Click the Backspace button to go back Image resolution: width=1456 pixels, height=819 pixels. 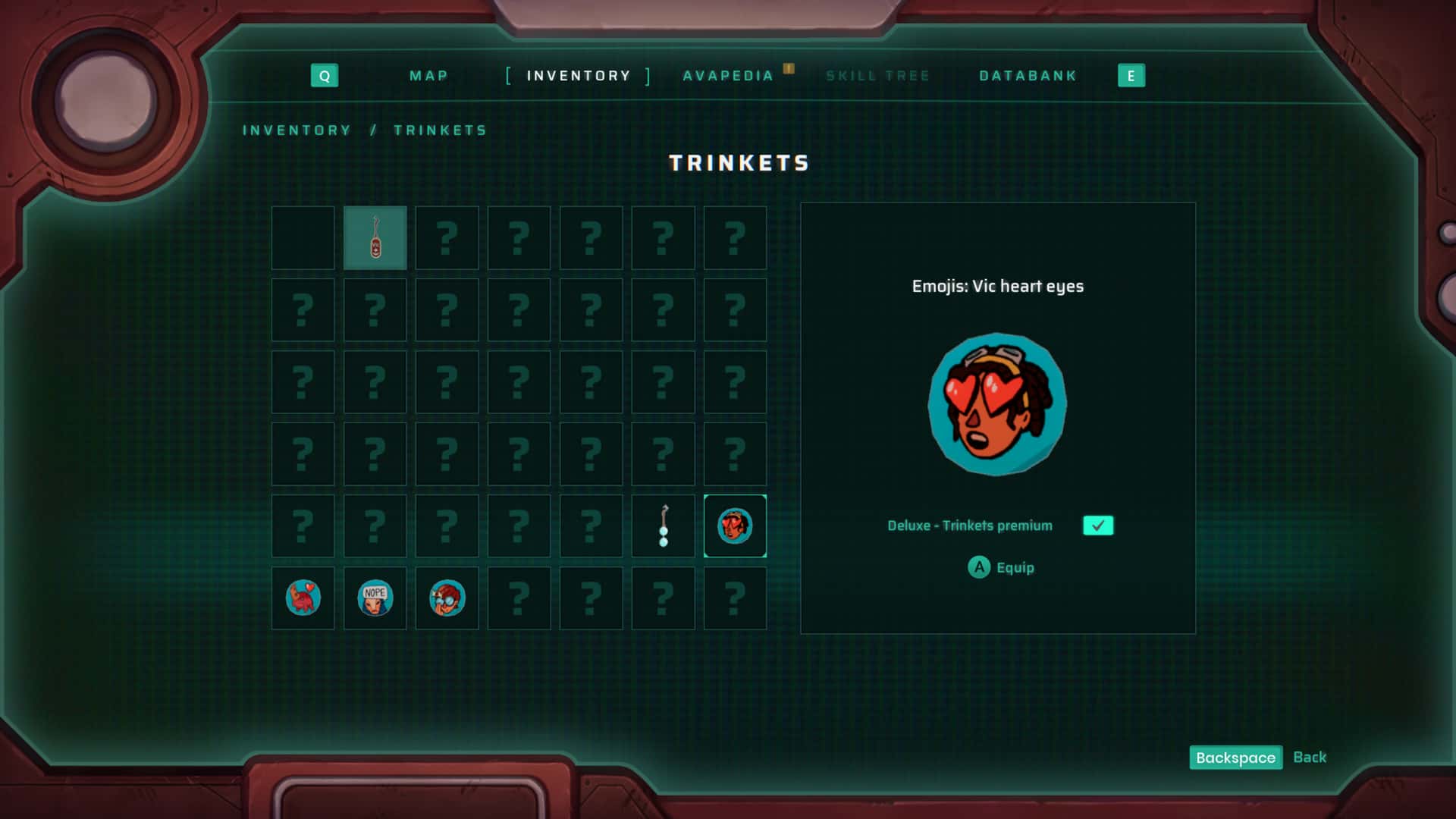[1235, 758]
